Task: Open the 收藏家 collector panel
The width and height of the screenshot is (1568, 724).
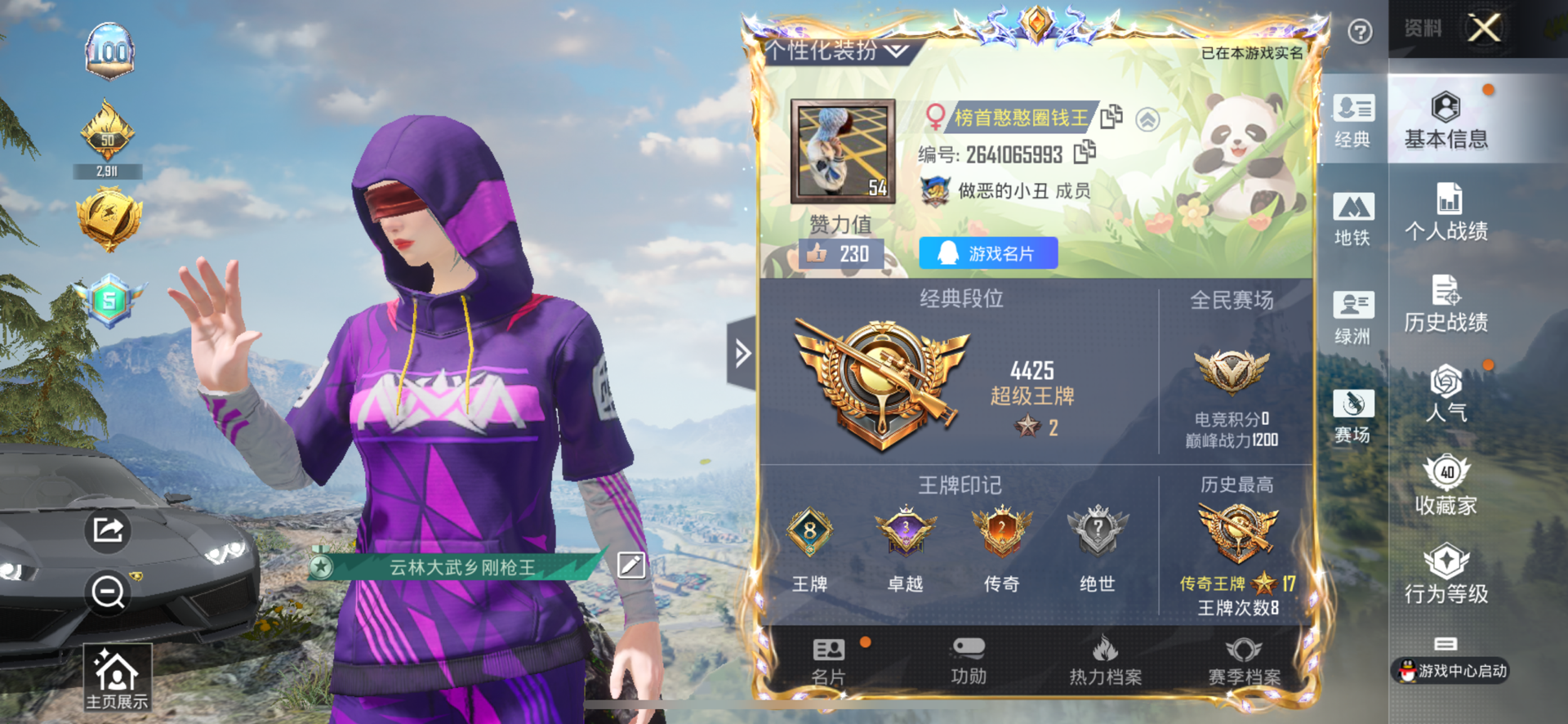Action: pyautogui.click(x=1448, y=486)
